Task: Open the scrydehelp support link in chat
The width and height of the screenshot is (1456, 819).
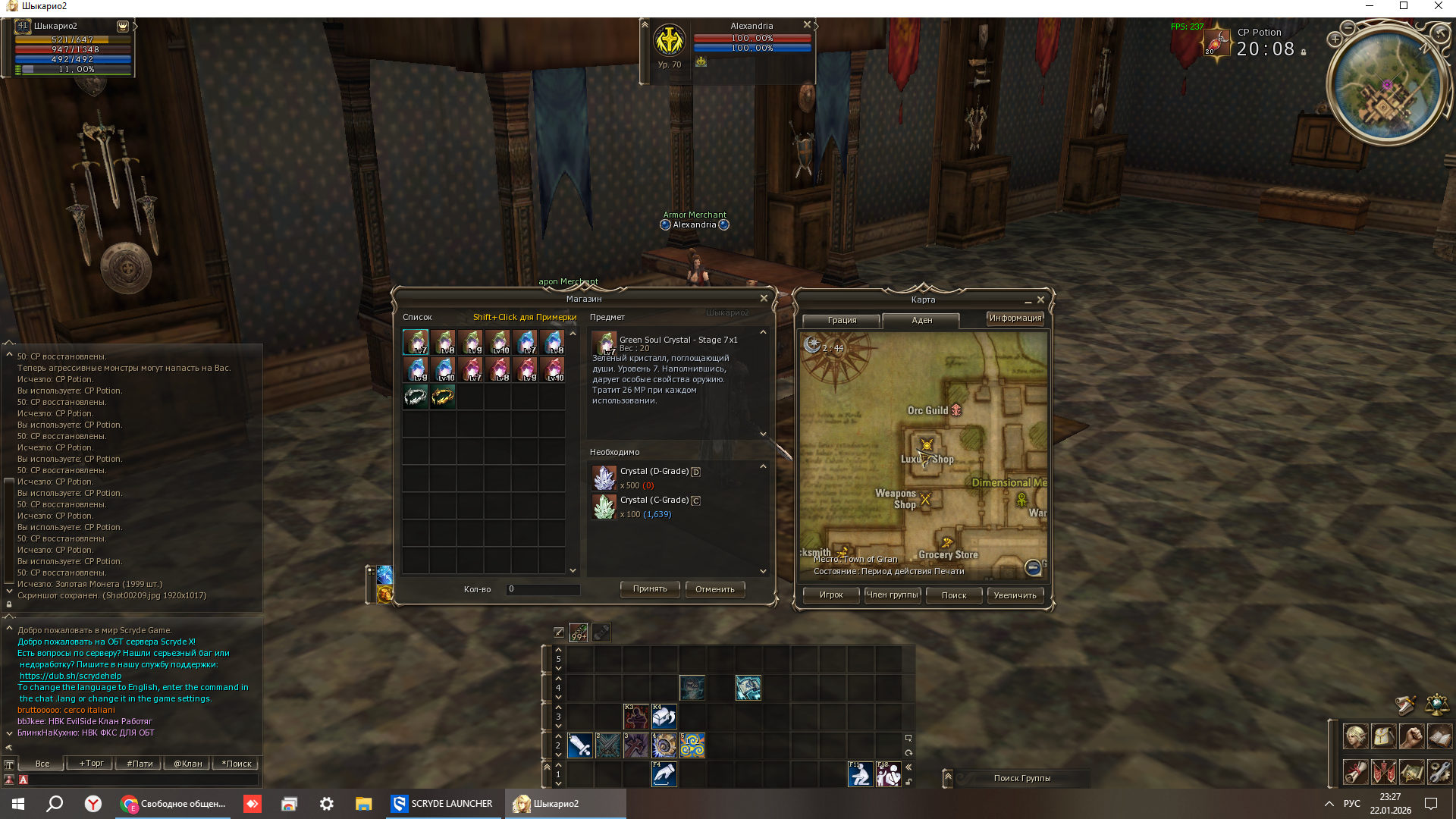Action: [71, 676]
